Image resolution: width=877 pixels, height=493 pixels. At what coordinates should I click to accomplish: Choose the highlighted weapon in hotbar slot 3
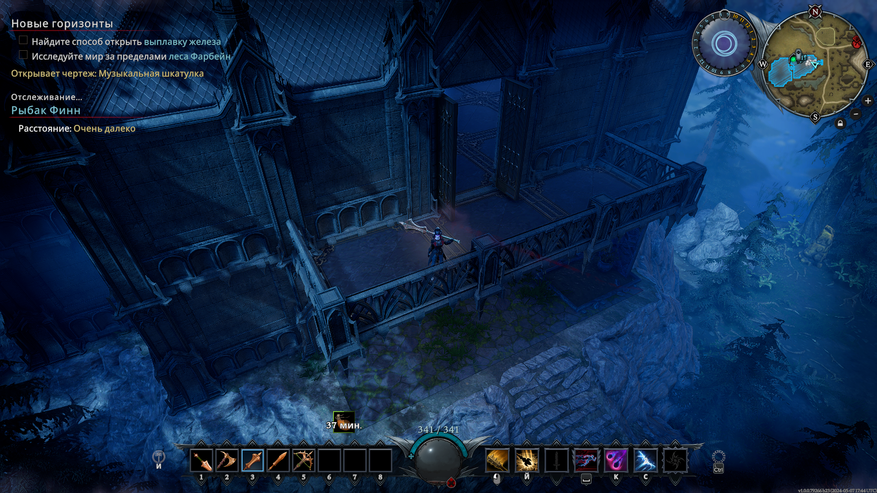click(253, 461)
